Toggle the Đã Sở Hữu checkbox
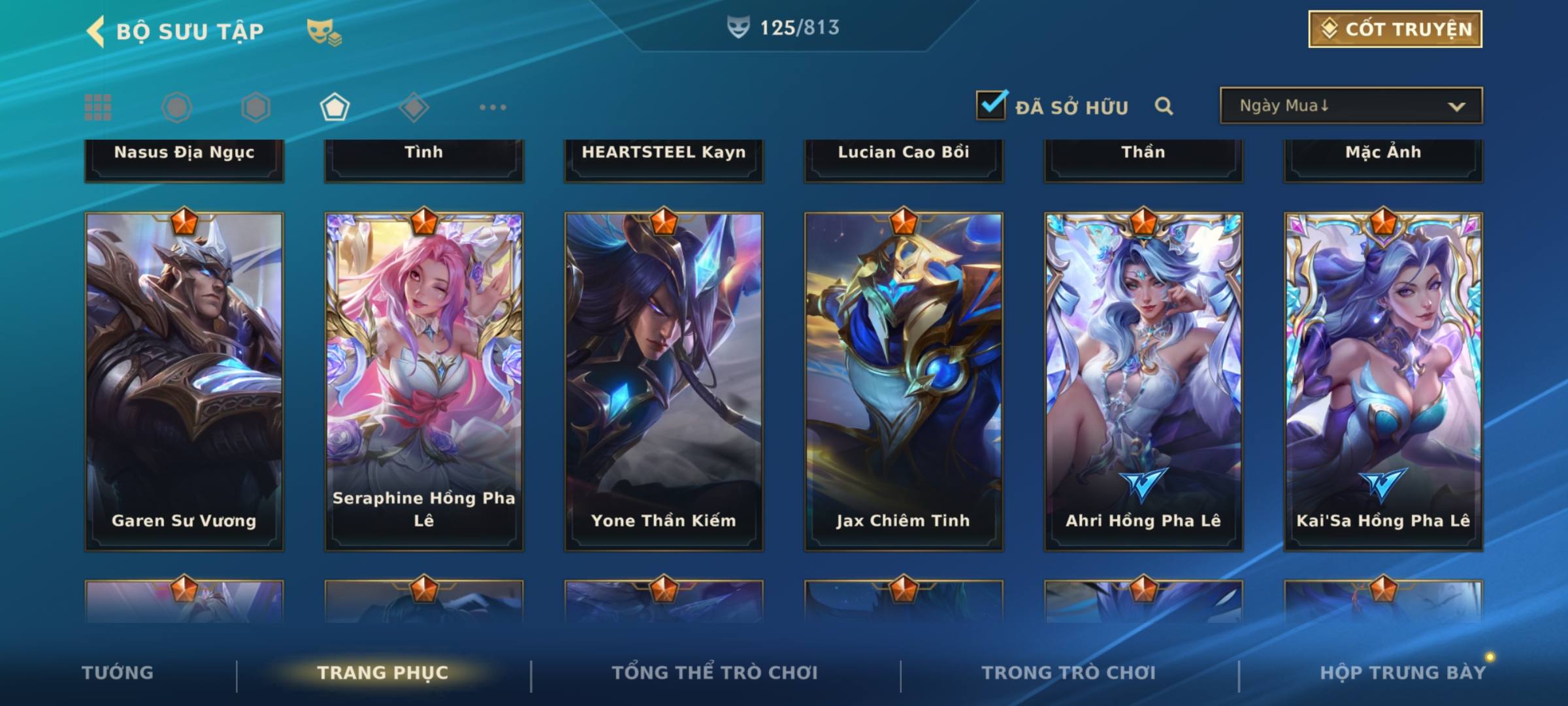 (x=991, y=105)
